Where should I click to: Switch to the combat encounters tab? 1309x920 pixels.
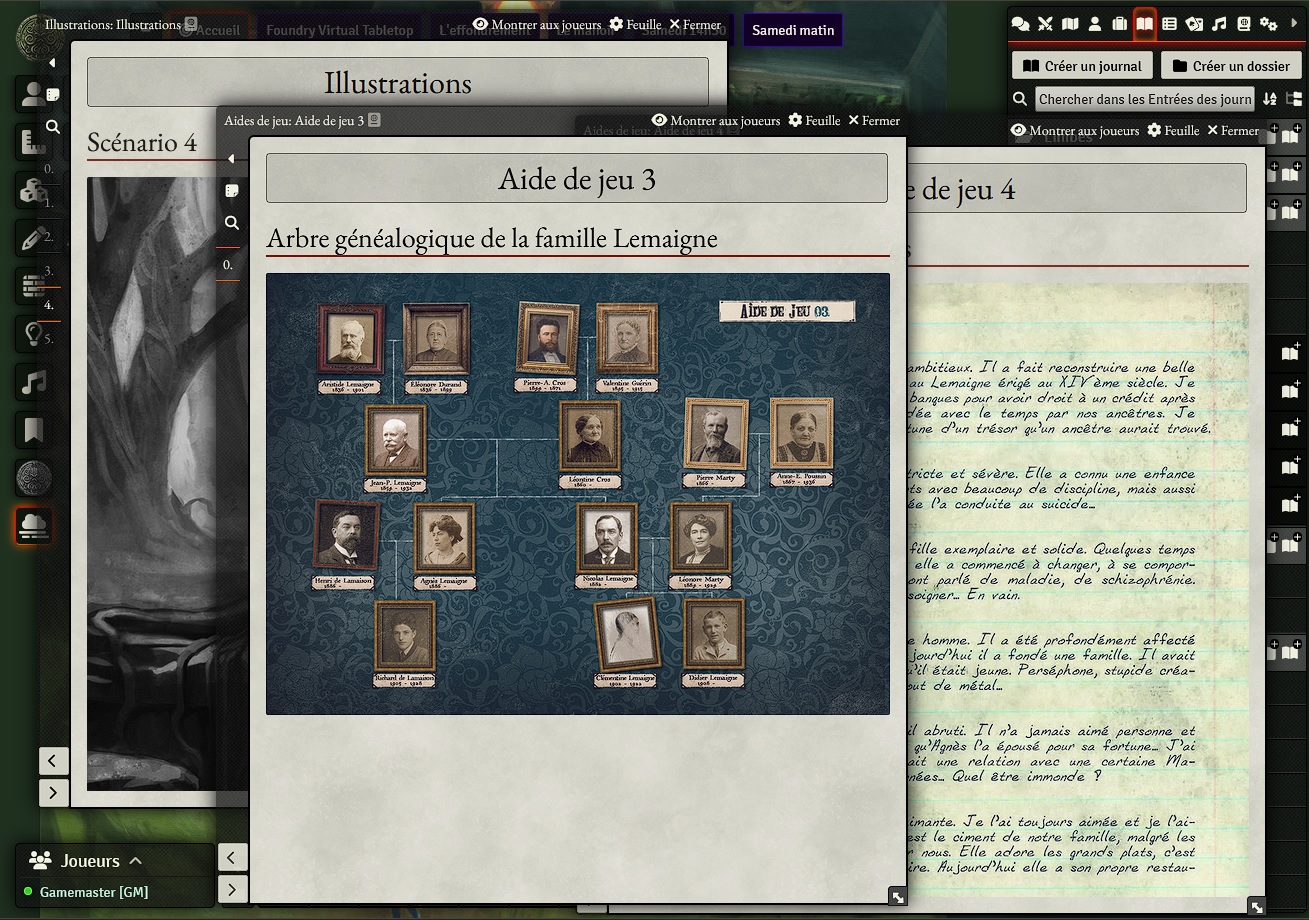click(x=1045, y=24)
